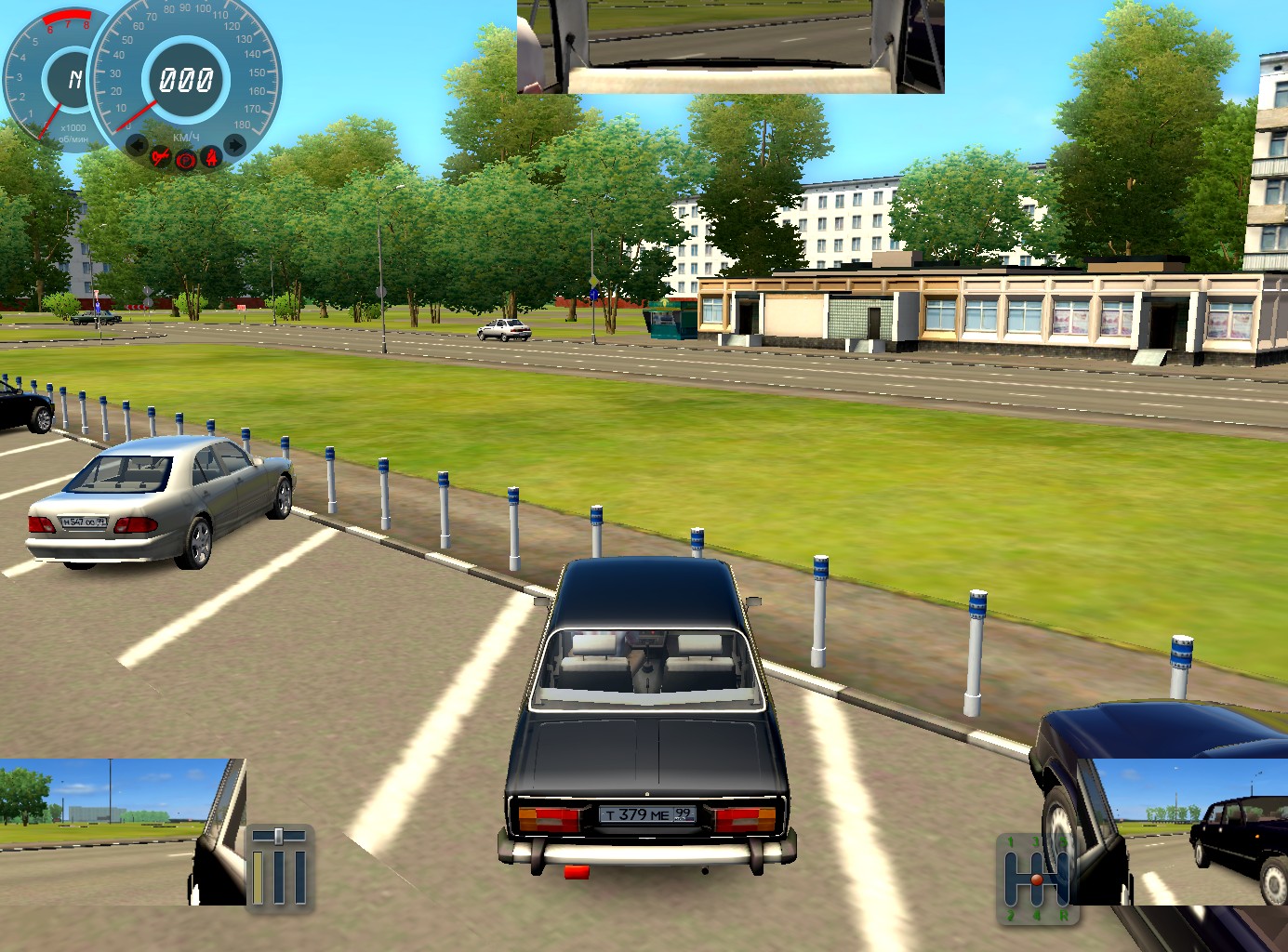The width and height of the screenshot is (1288, 952).
Task: Toggle the red parking brake indicator
Action: [x=186, y=160]
